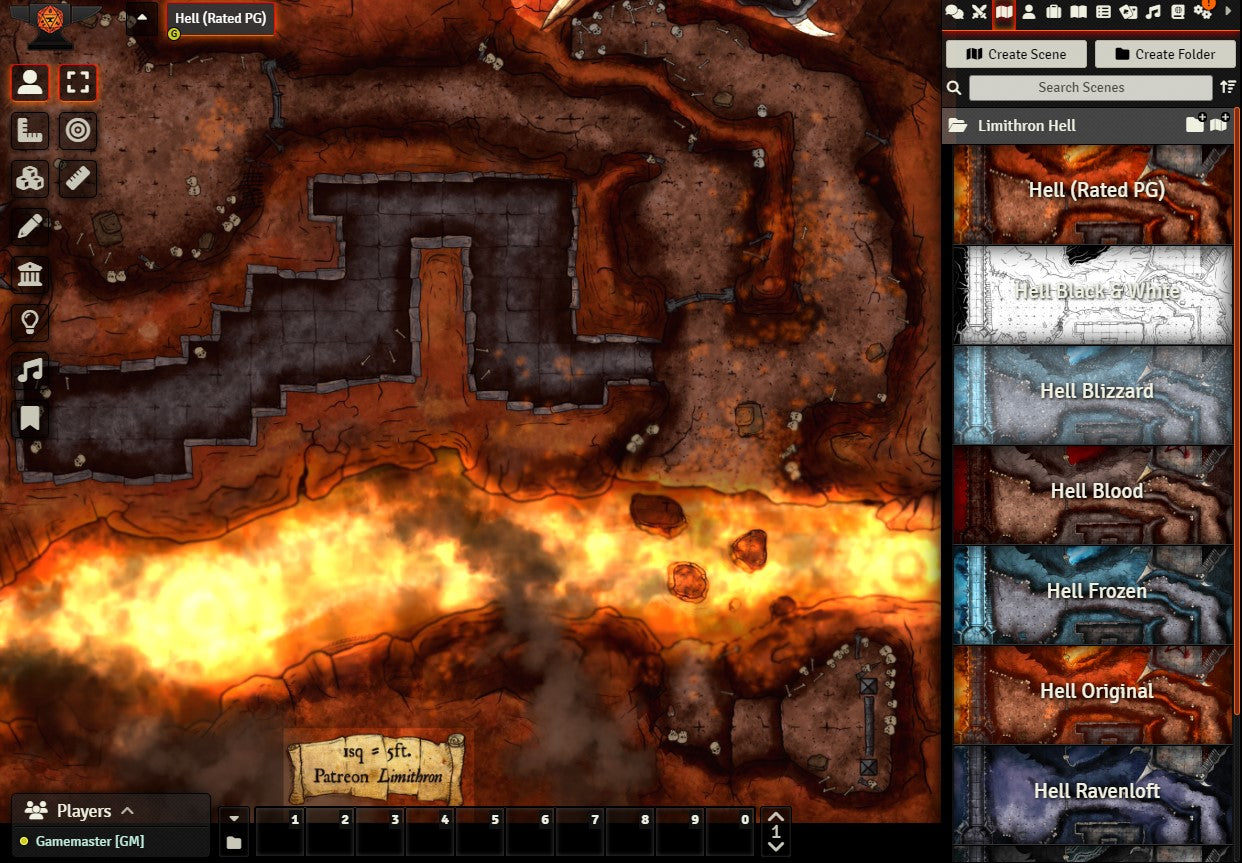Show the Items suitcase tab

[1054, 12]
